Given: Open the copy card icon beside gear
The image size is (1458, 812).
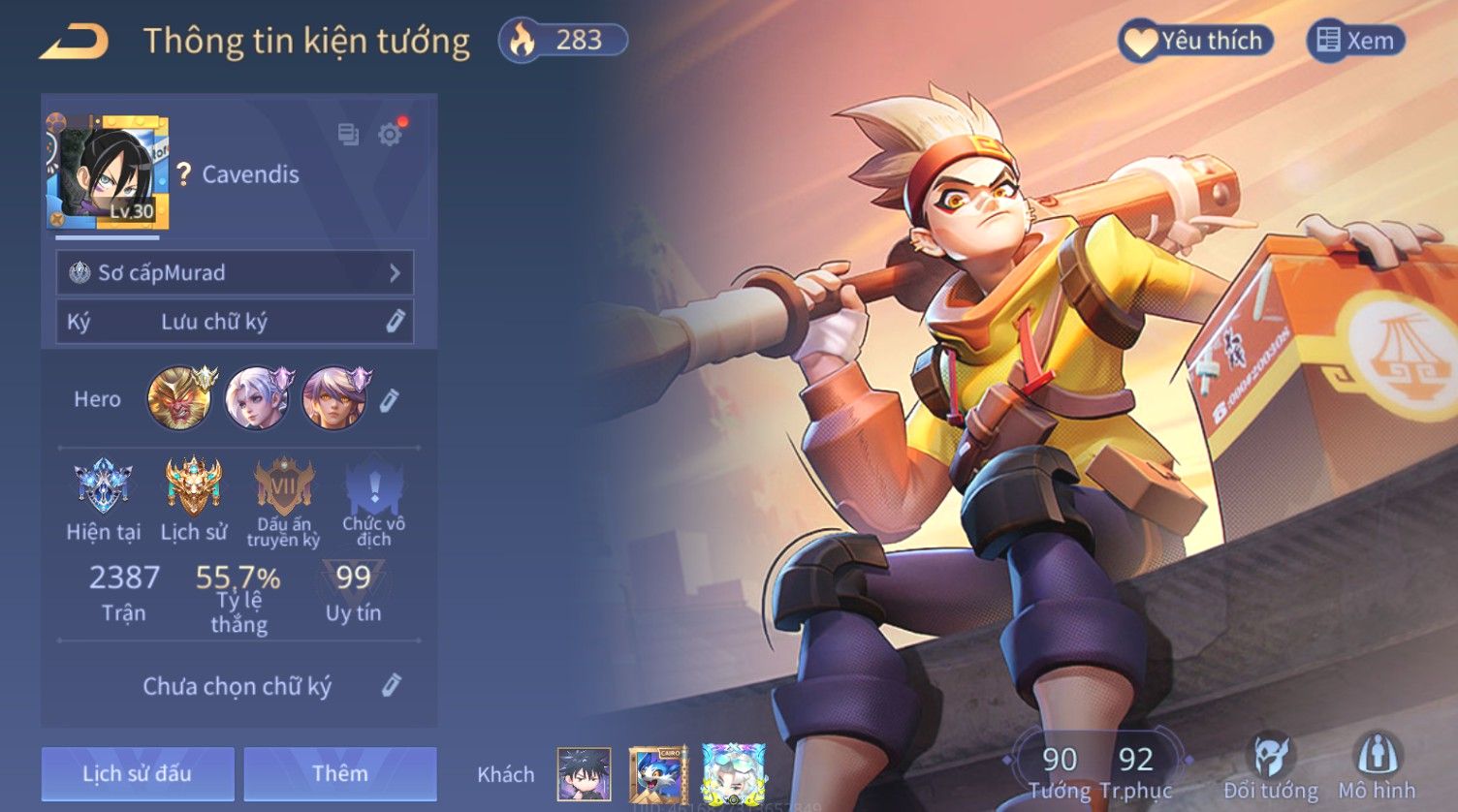Looking at the screenshot, I should click(x=348, y=134).
